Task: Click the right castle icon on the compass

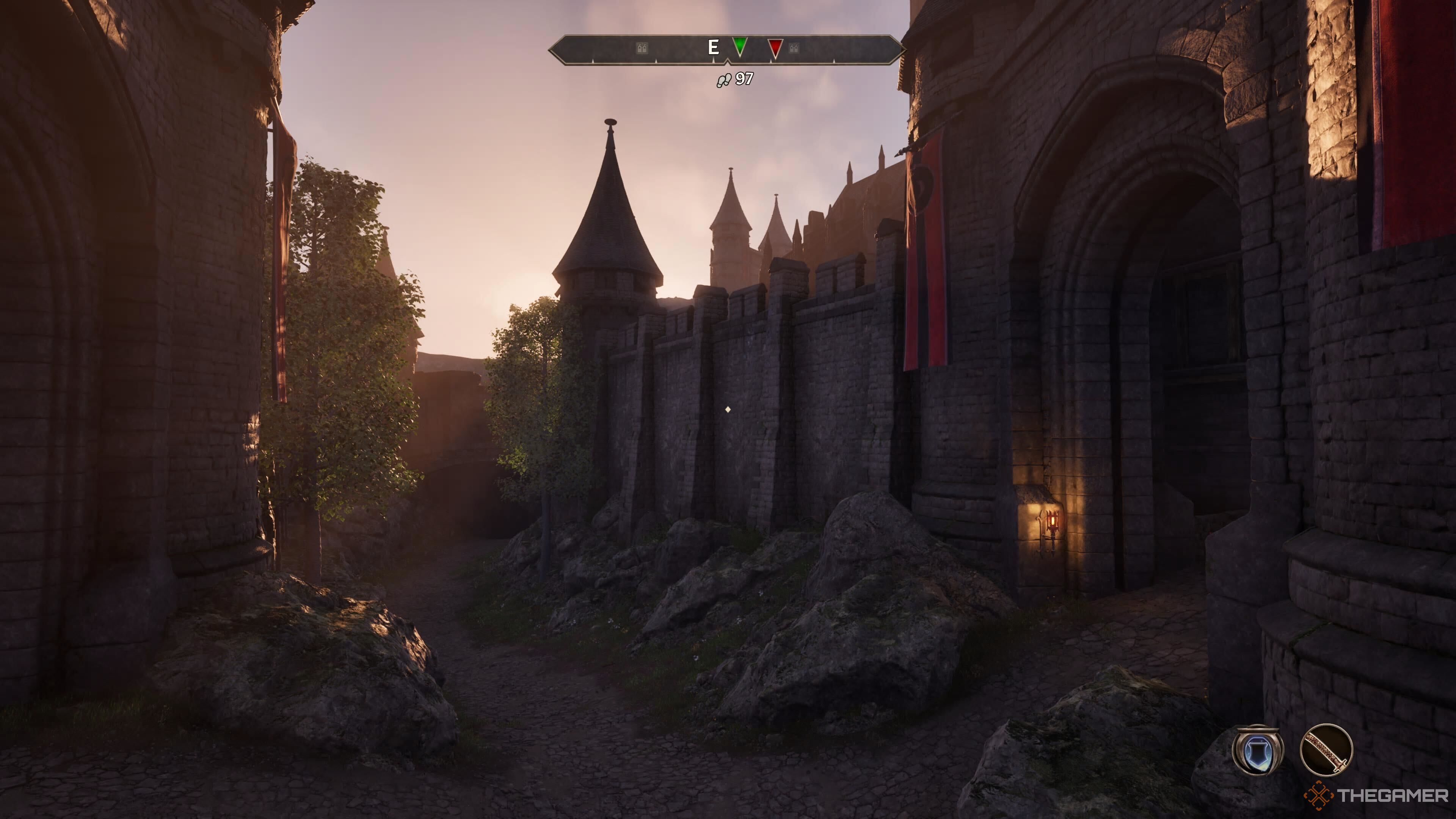Action: (794, 48)
